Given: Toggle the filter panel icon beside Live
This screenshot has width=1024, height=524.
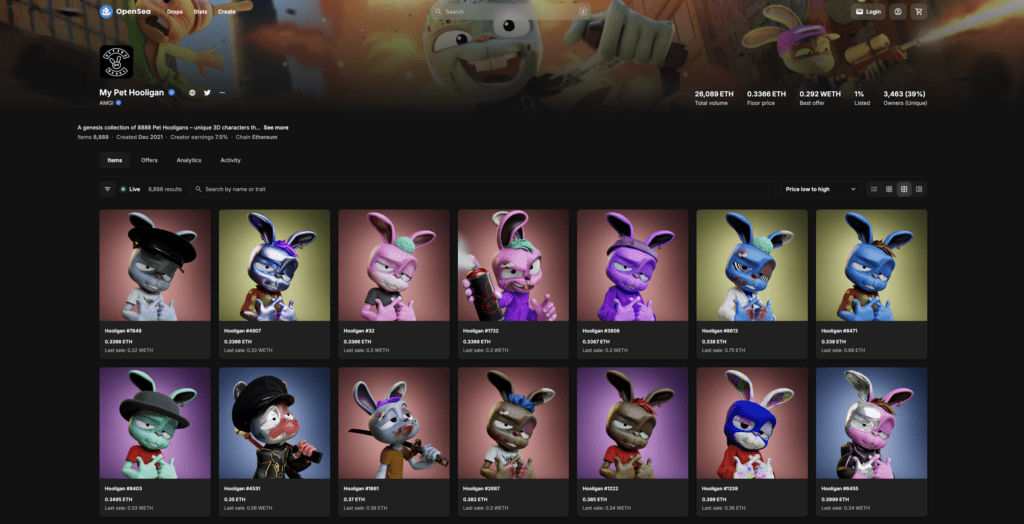Looking at the screenshot, I should 107,189.
